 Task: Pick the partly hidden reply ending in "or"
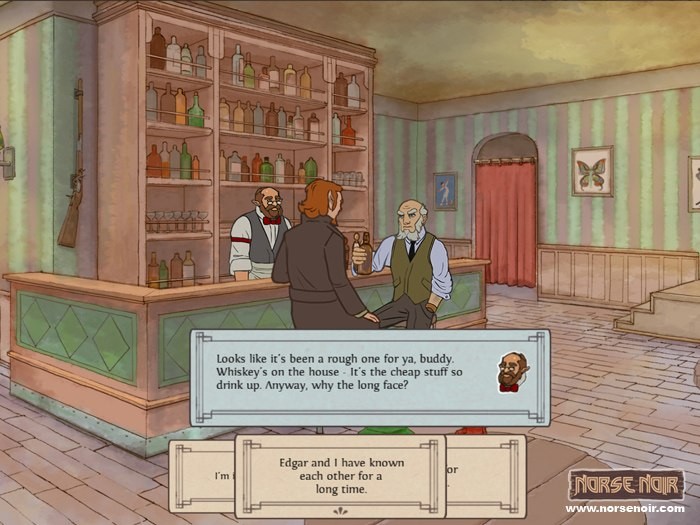[484, 474]
